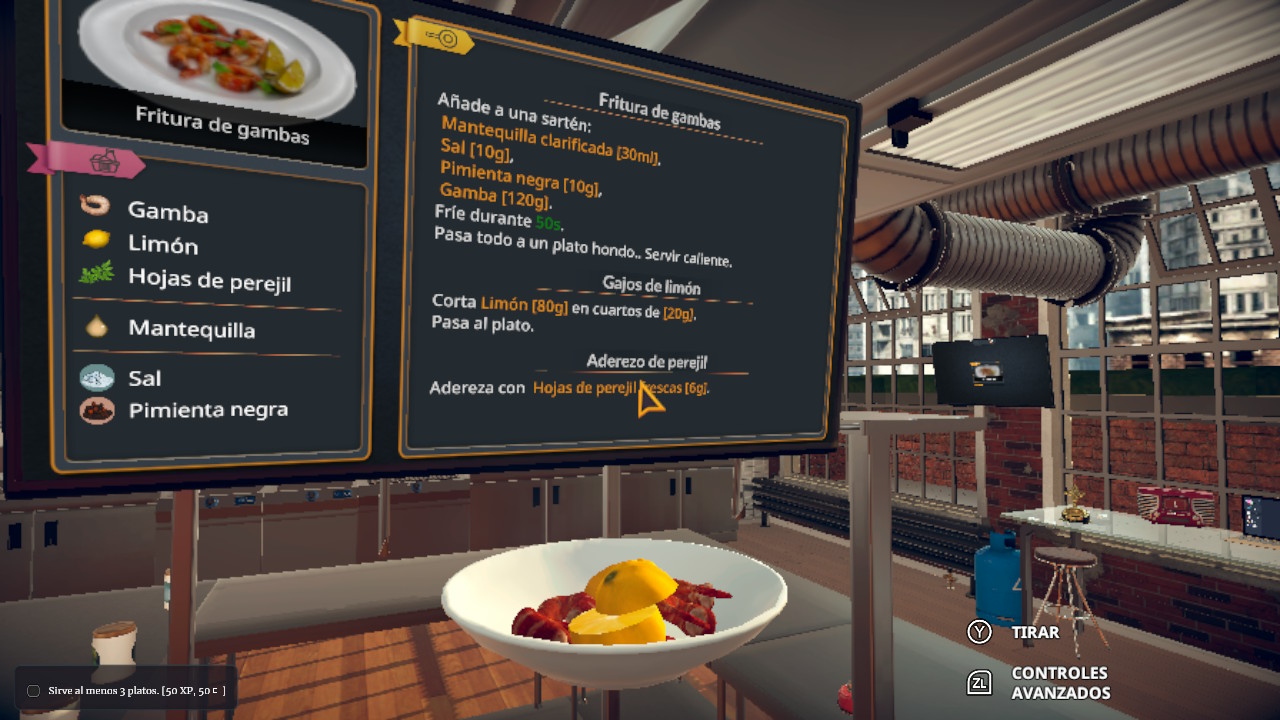Click the yellow frying pan ribbon icon
1280x720 pixels.
click(x=441, y=38)
